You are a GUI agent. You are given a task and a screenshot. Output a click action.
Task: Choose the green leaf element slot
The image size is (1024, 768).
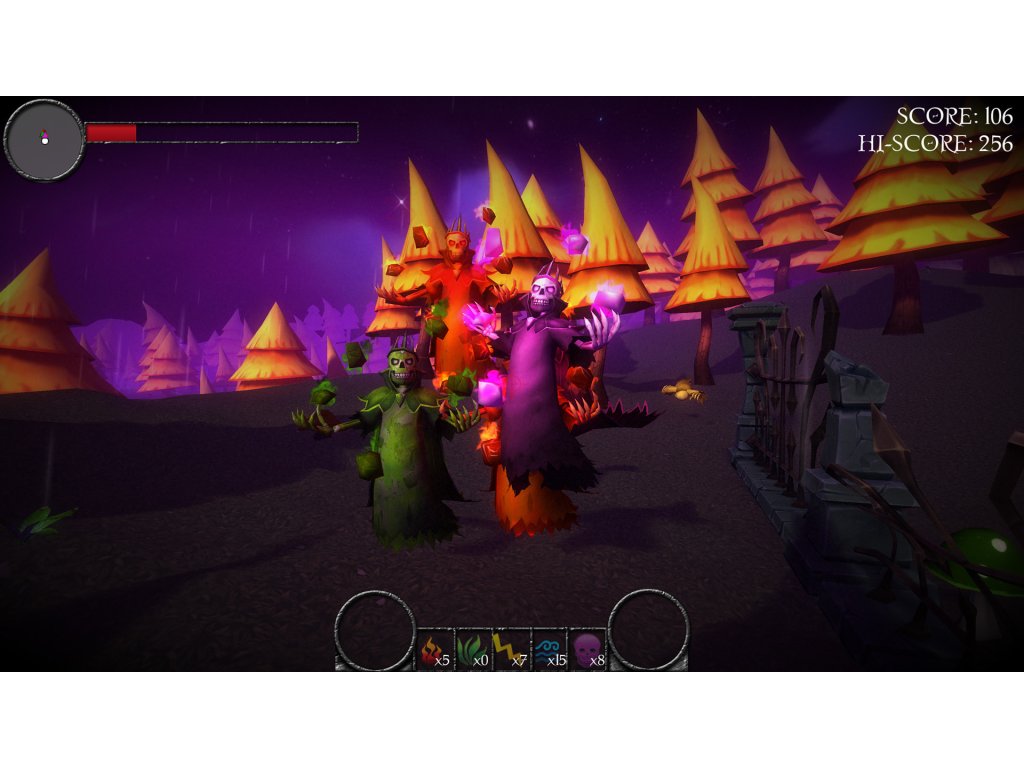click(473, 650)
